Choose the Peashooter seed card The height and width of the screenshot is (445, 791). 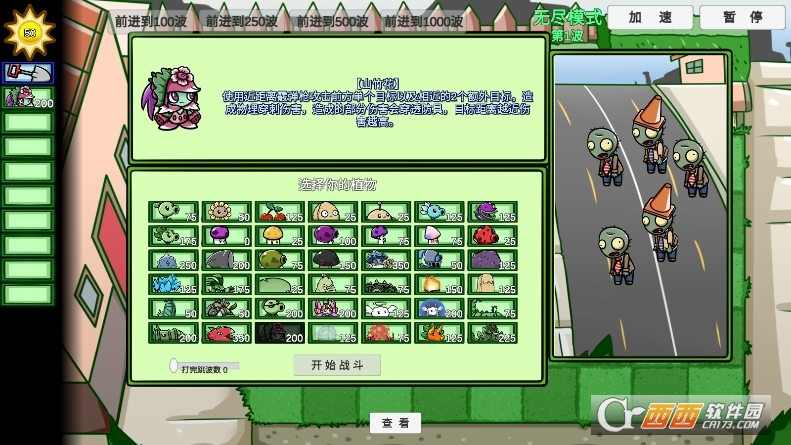(x=173, y=212)
